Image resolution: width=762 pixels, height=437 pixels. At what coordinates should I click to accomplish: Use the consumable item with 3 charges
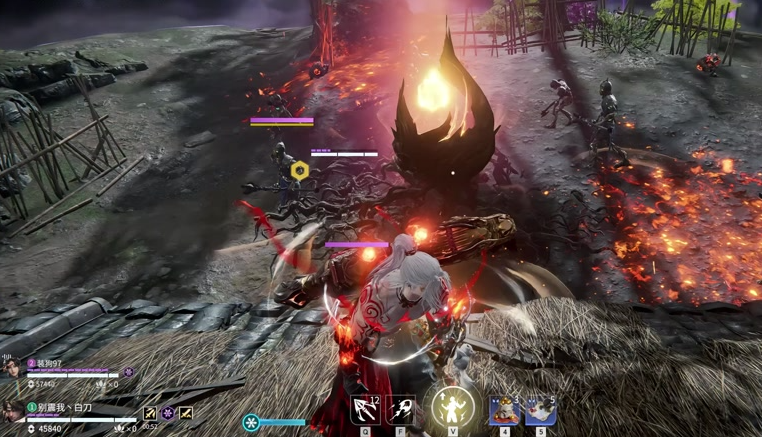tap(504, 409)
